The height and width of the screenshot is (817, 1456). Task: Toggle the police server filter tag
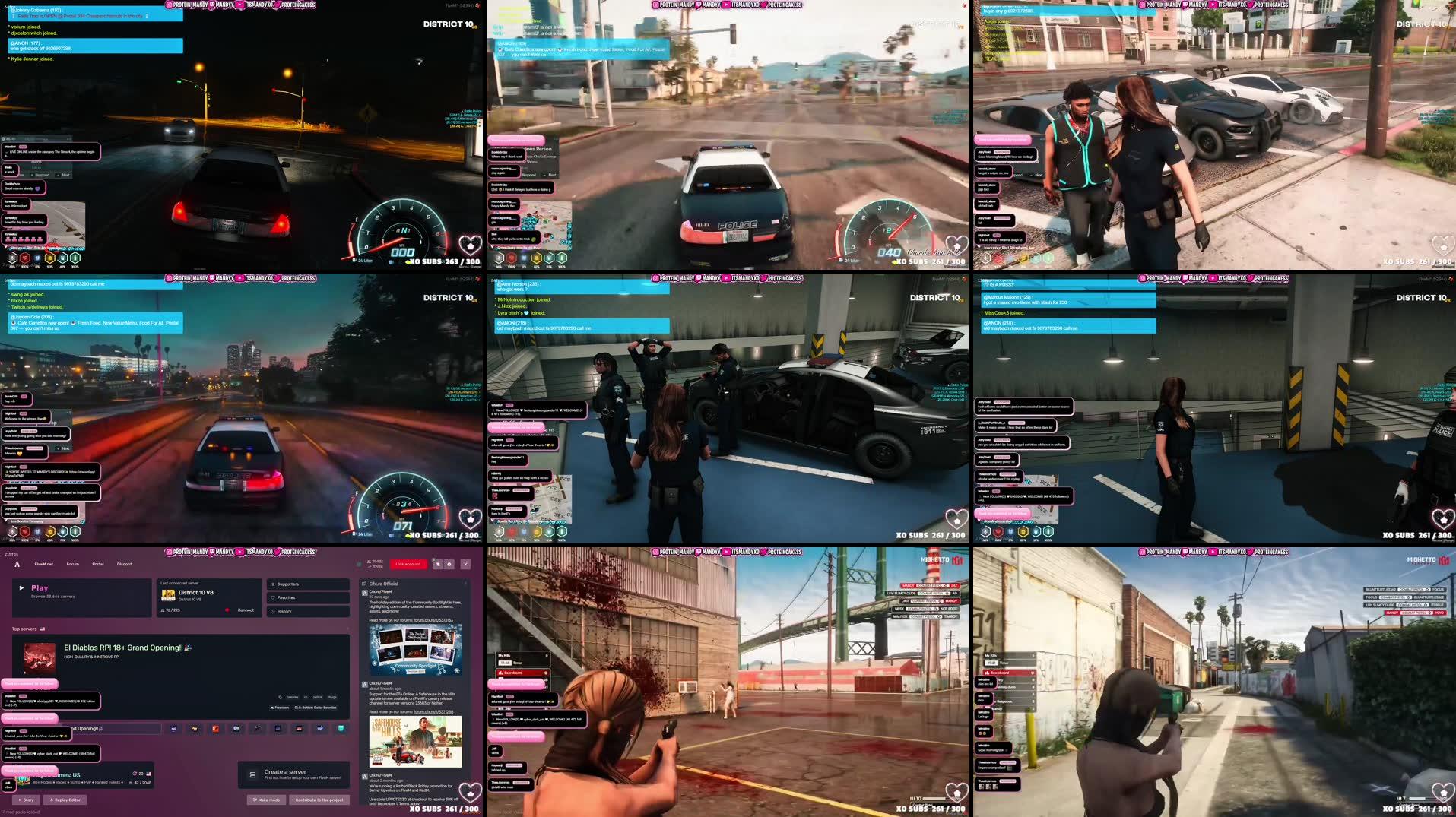(x=318, y=698)
